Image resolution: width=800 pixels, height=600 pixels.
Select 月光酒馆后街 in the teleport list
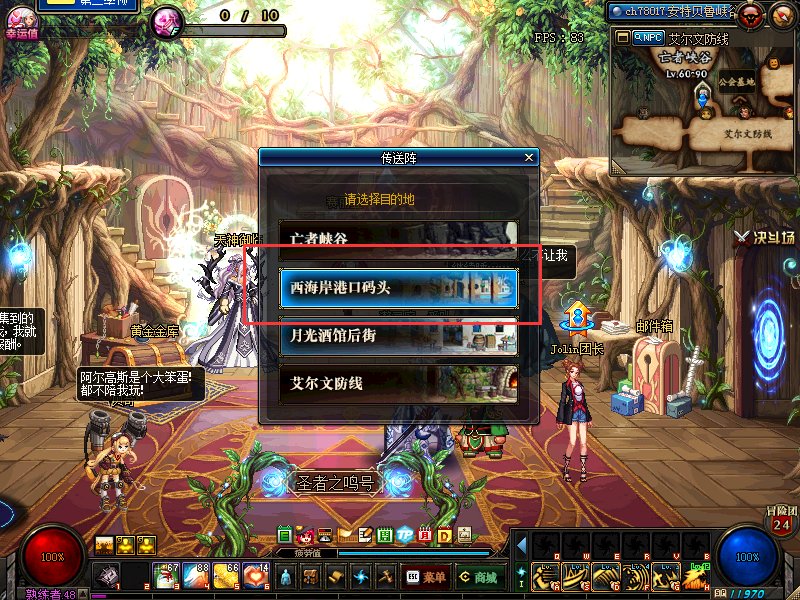398,335
